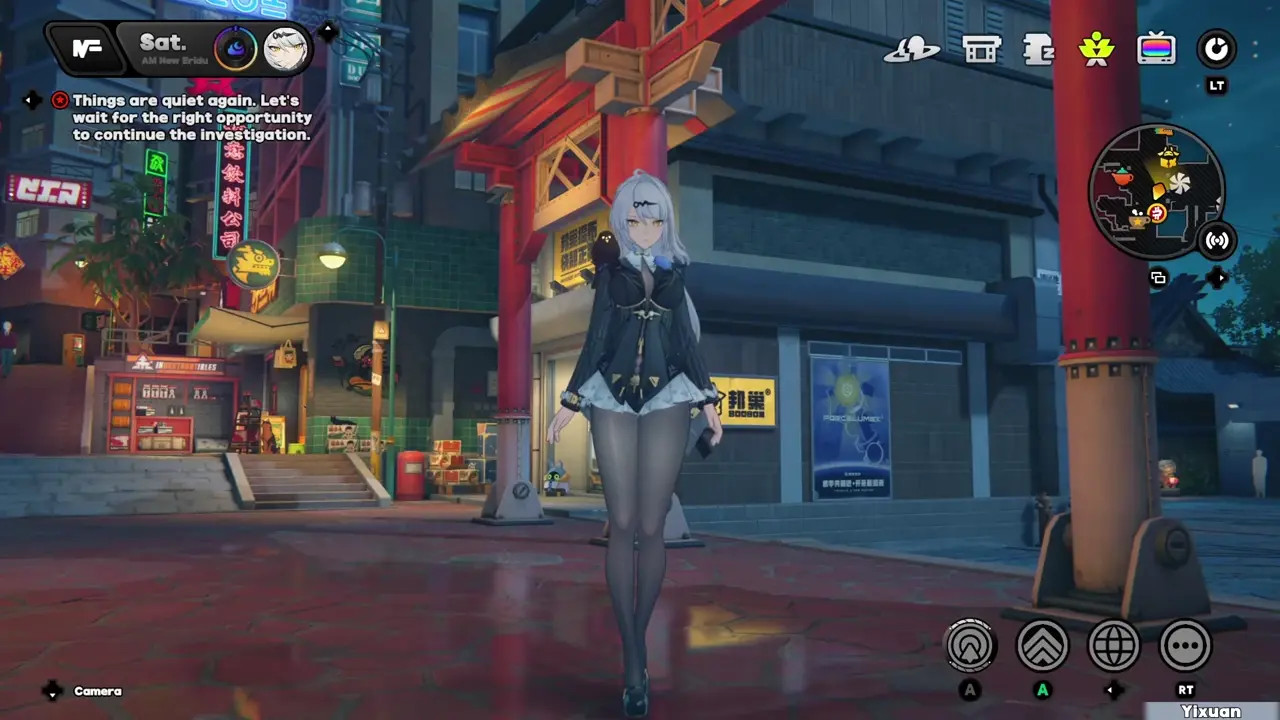Activate the circular arrow target button
1280x720 pixels.
[x=970, y=646]
